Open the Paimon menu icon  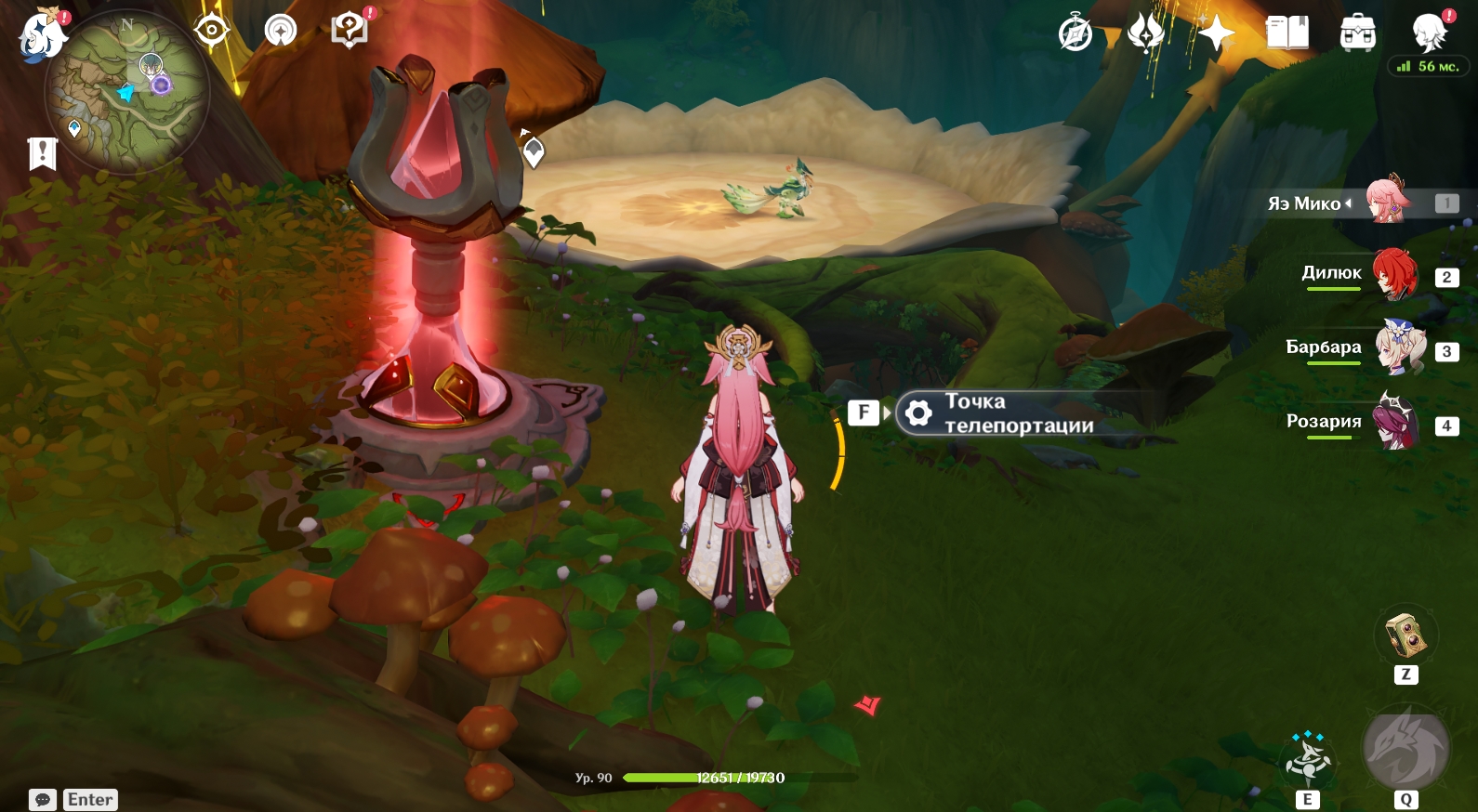pyautogui.click(x=42, y=36)
